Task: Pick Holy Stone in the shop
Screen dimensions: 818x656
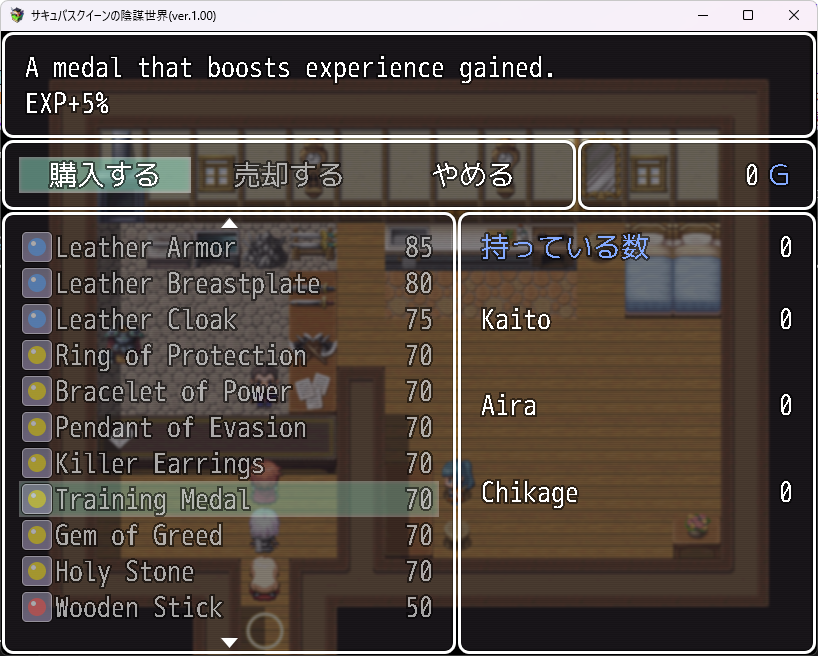Action: point(229,571)
